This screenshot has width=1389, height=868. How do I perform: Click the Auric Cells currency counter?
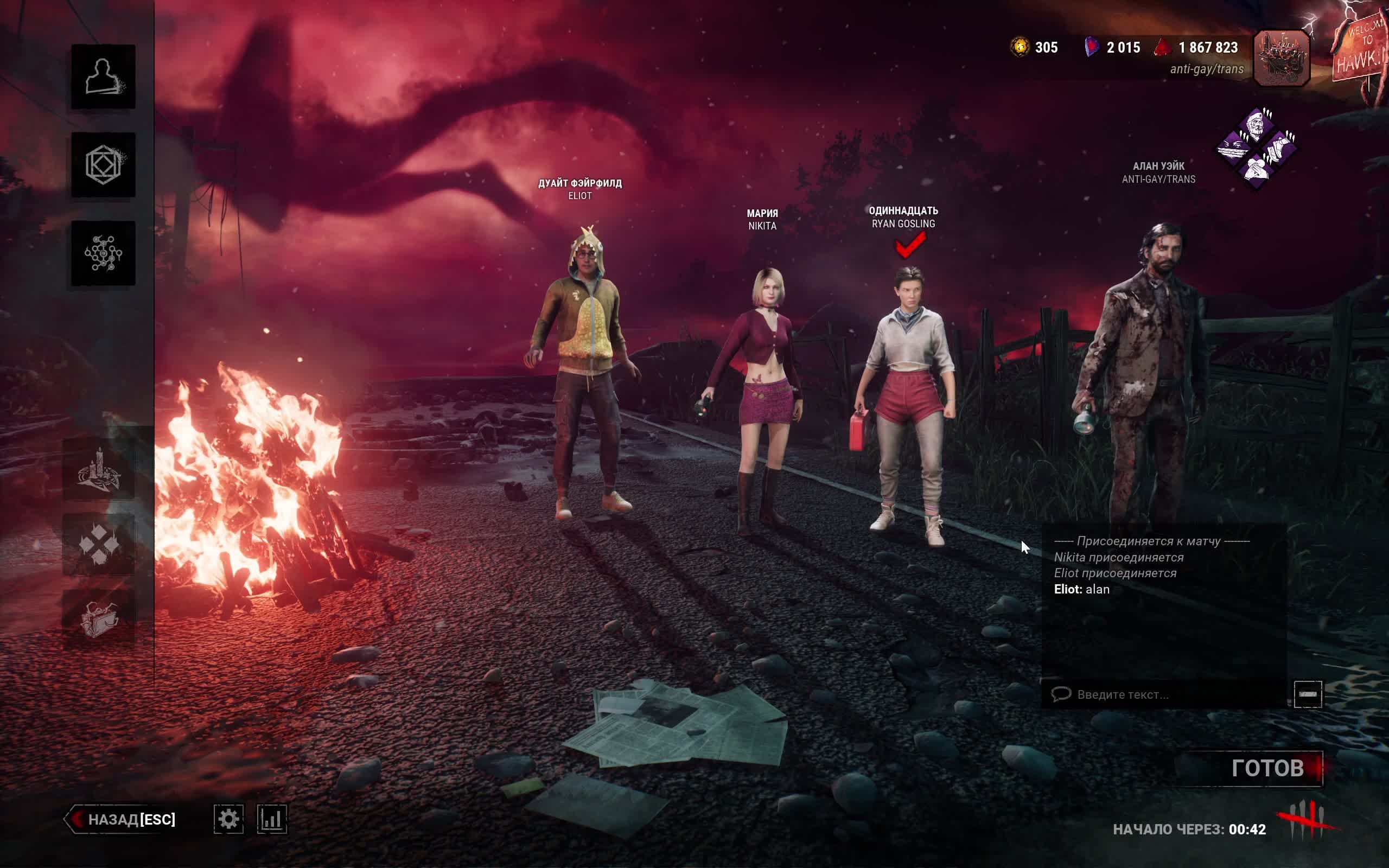(x=1034, y=48)
